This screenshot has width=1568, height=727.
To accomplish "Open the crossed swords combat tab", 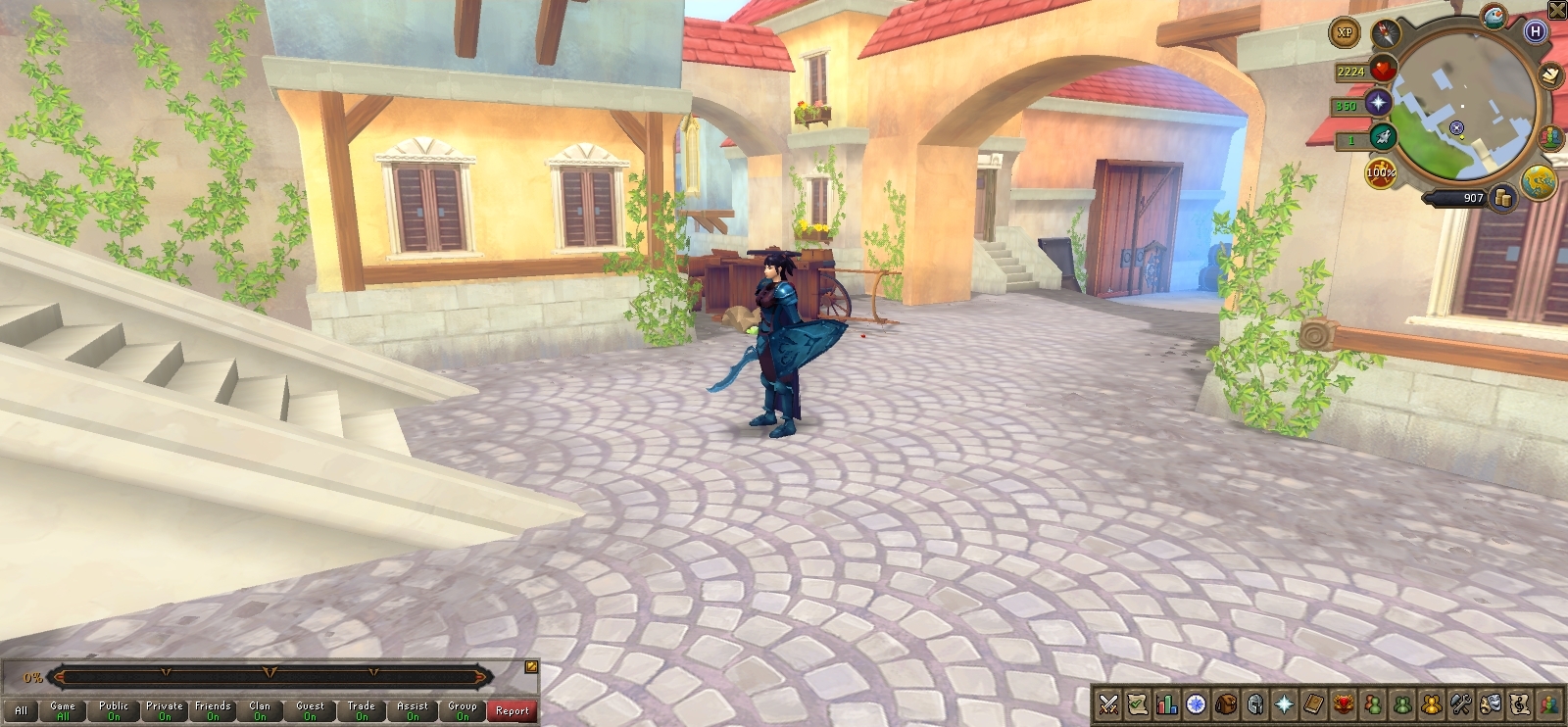I will point(1108,703).
